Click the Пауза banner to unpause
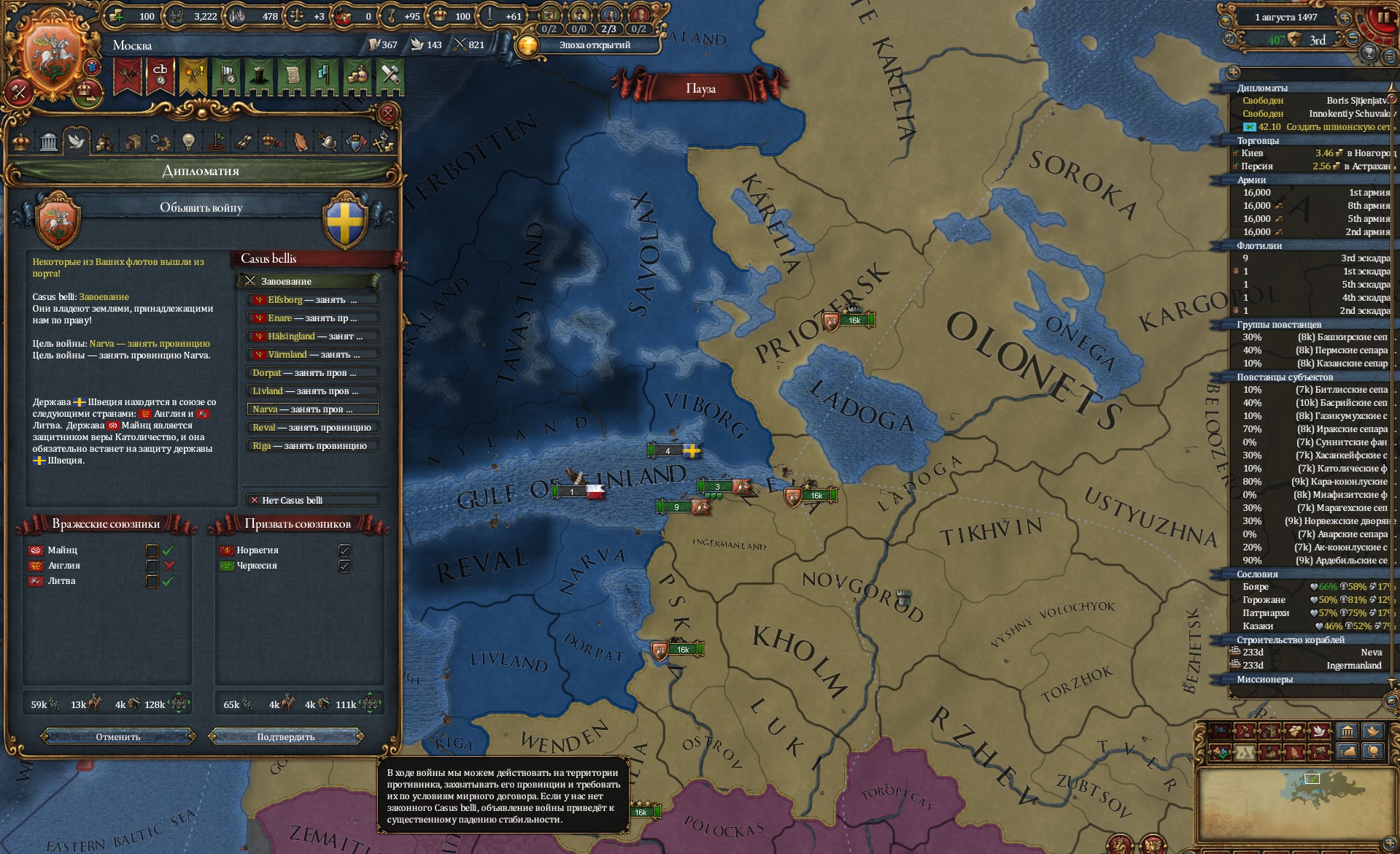Screen dimensions: 1400x854 (700, 88)
